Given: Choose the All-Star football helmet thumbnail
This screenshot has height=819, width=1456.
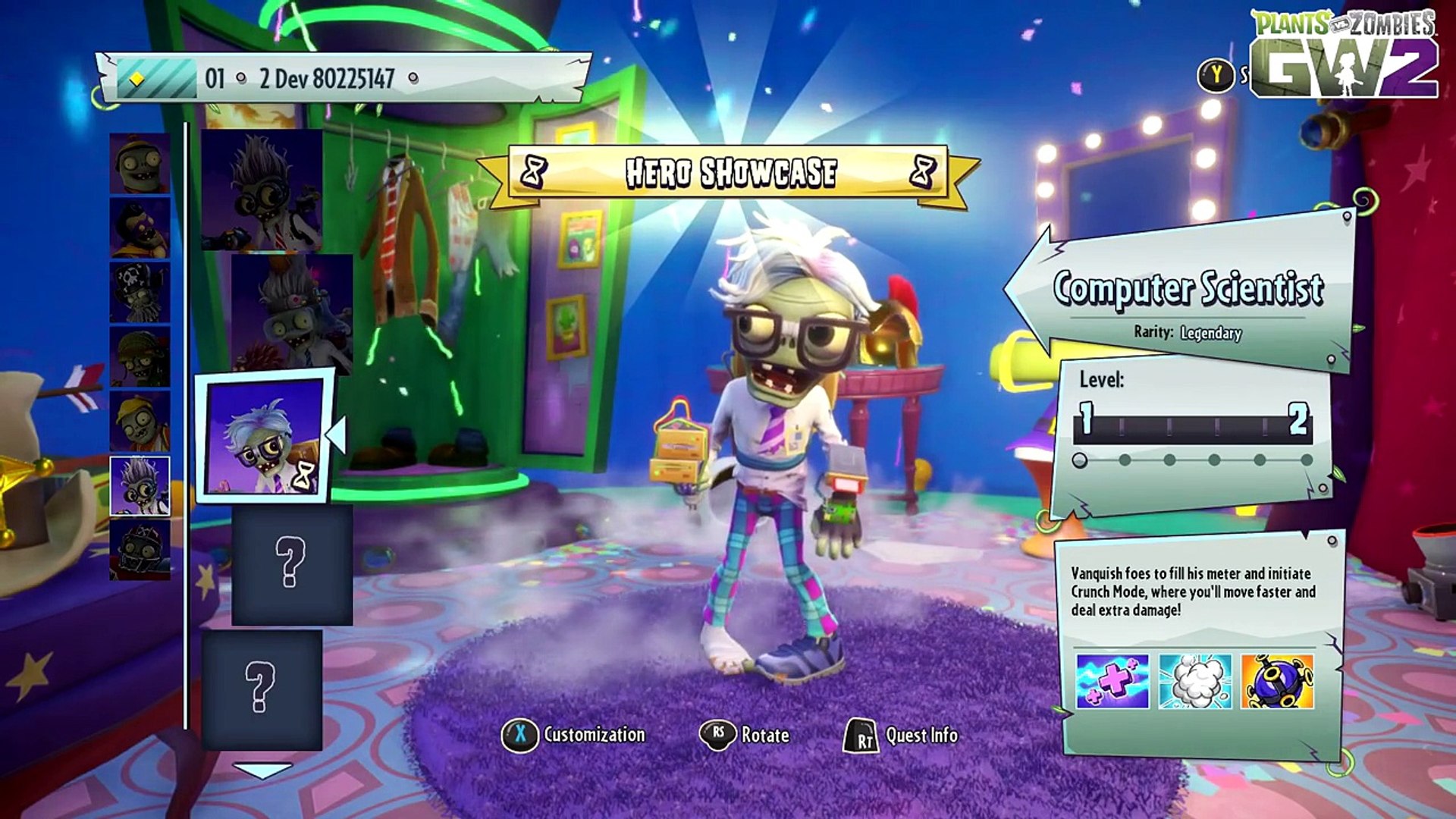Looking at the screenshot, I should point(140,551).
